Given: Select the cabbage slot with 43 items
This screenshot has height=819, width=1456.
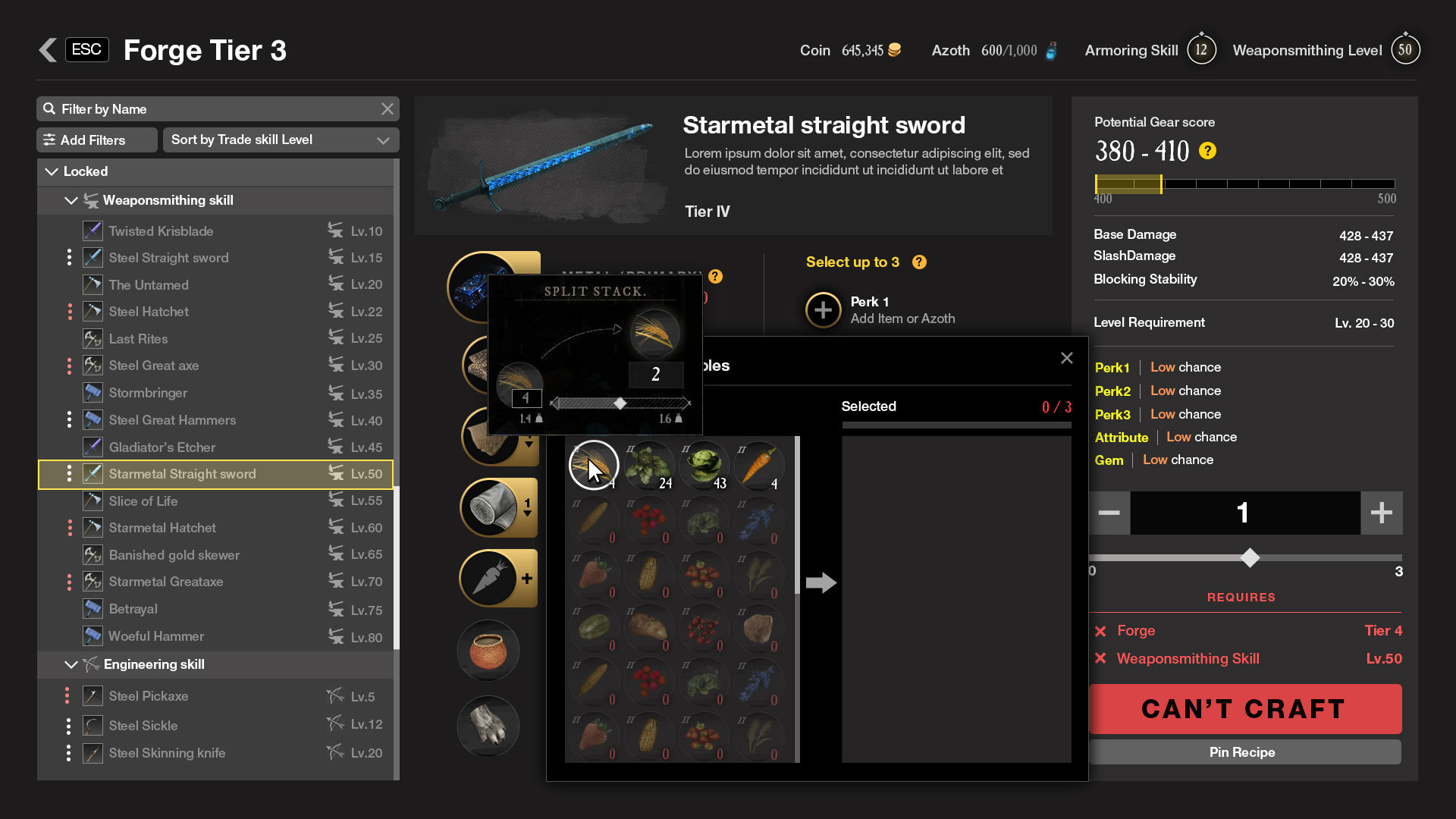Looking at the screenshot, I should 704,465.
